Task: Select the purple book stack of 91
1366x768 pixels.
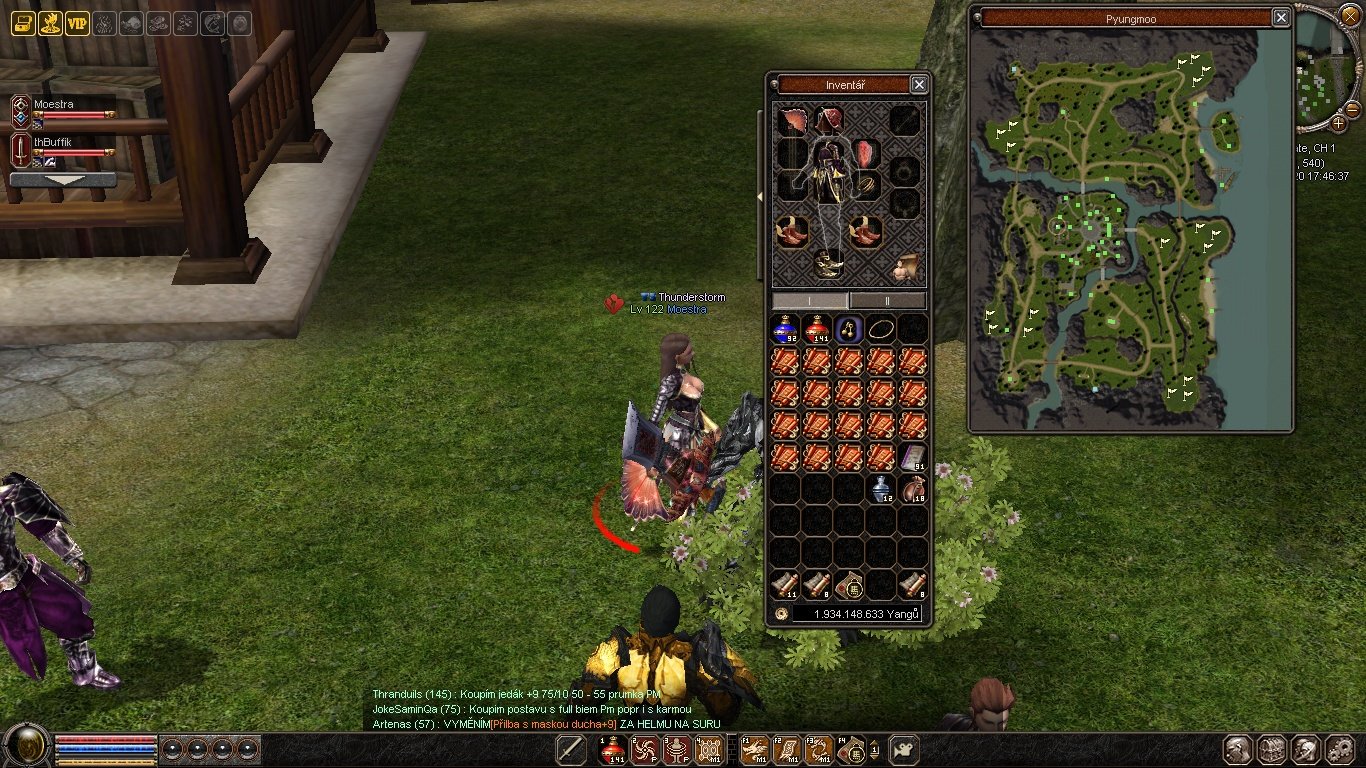Action: pos(912,457)
